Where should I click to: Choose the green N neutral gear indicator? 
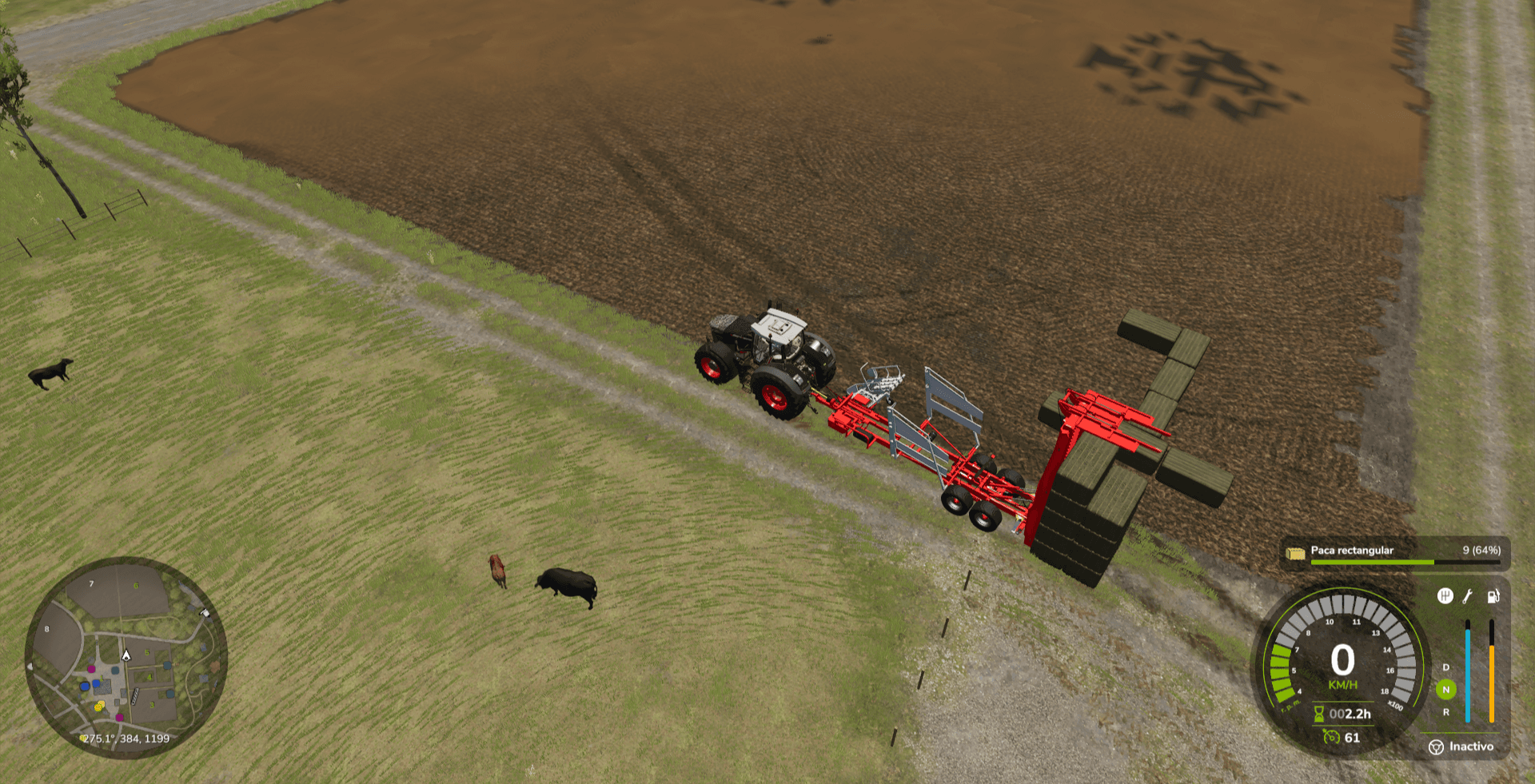[1445, 690]
